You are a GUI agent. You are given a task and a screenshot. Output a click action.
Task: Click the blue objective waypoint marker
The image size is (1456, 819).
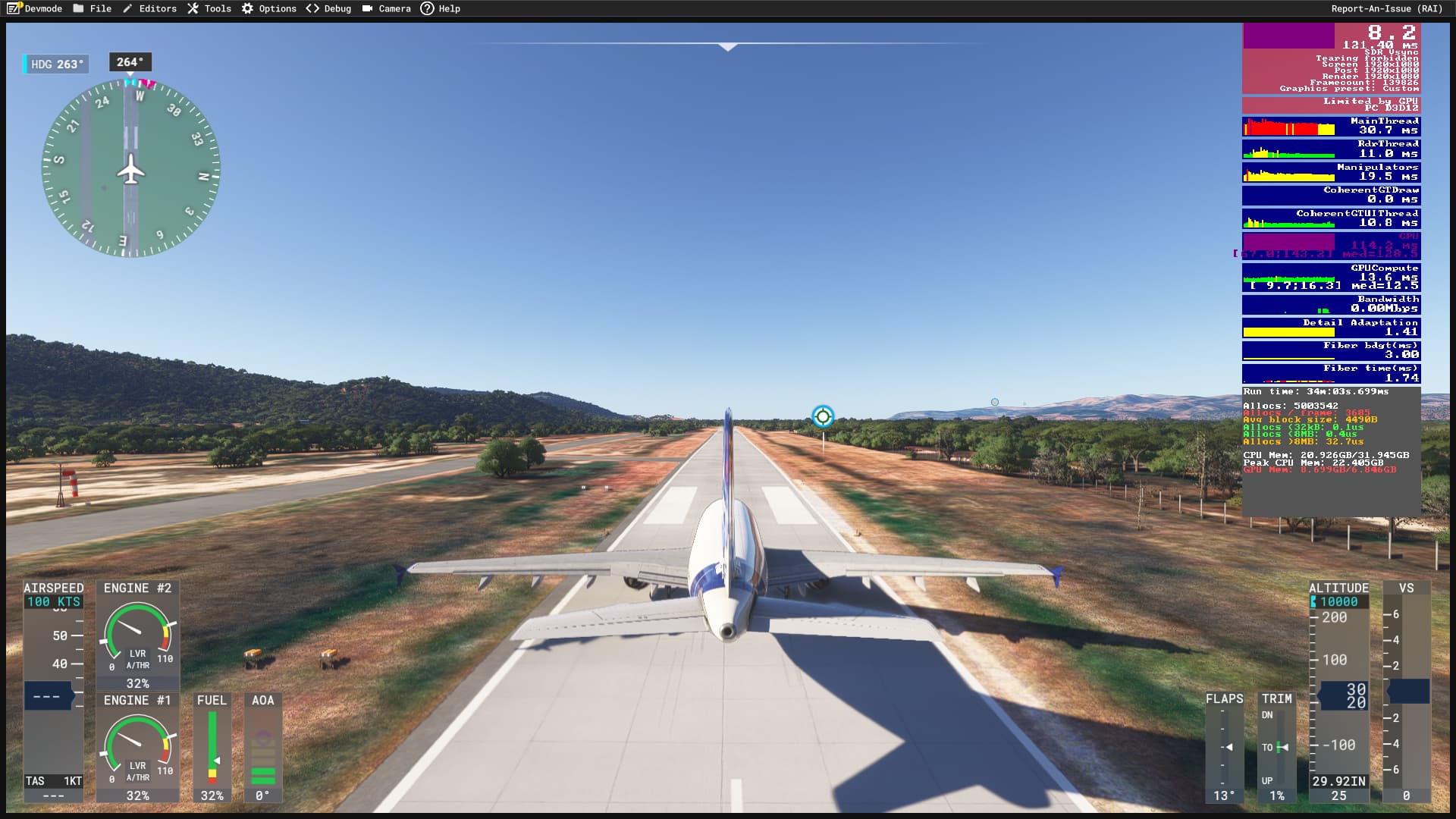click(823, 416)
